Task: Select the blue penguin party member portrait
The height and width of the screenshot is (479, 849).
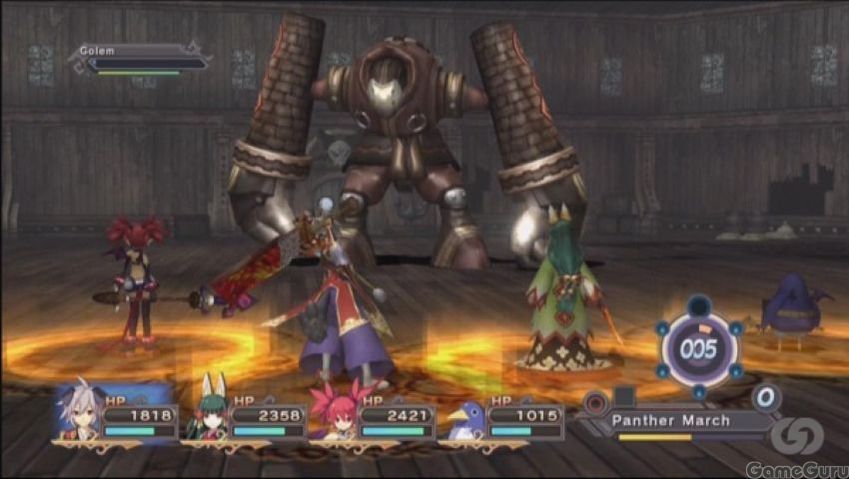Action: [x=466, y=416]
